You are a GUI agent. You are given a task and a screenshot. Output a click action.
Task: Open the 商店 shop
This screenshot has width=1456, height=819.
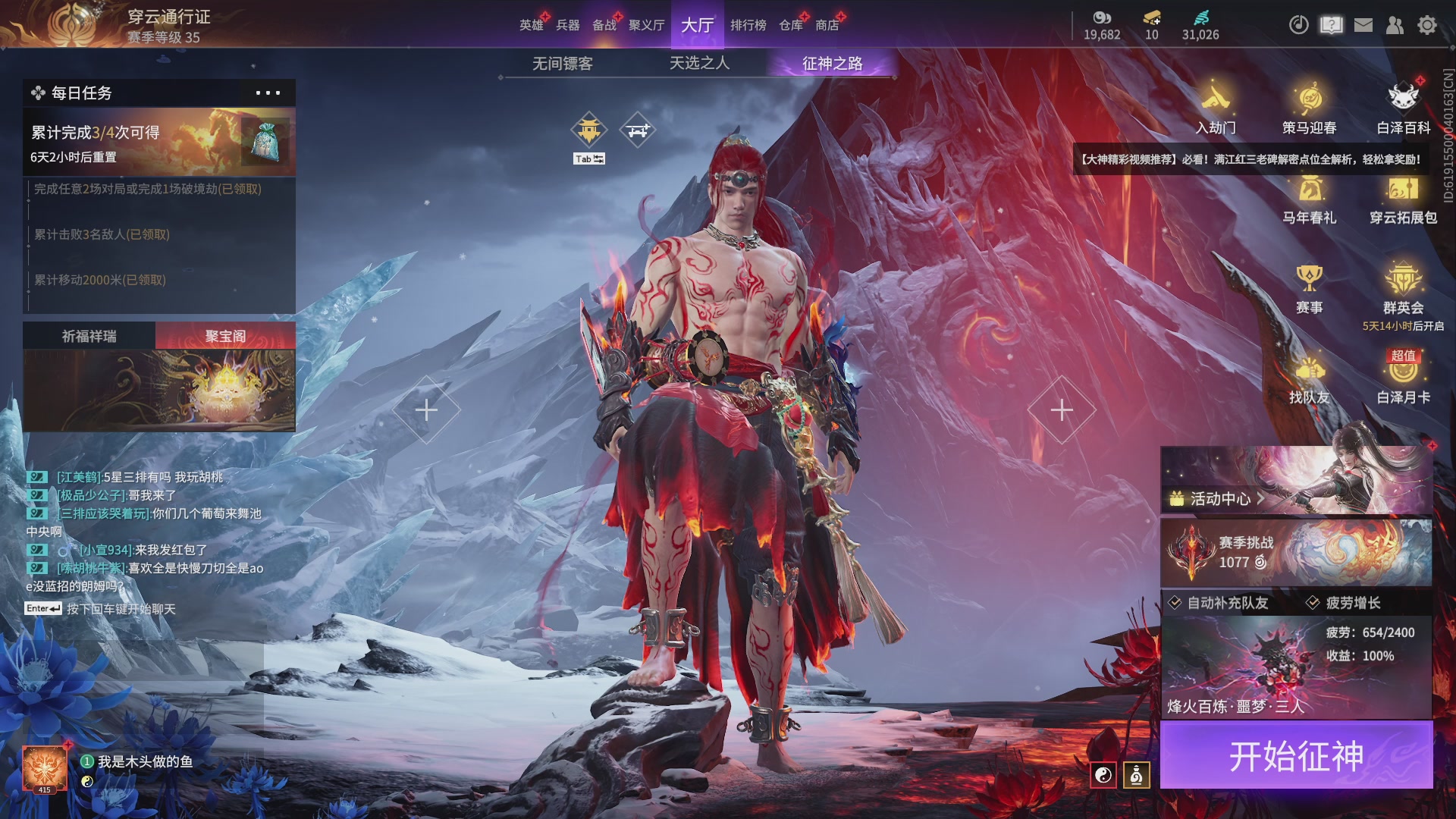point(827,25)
